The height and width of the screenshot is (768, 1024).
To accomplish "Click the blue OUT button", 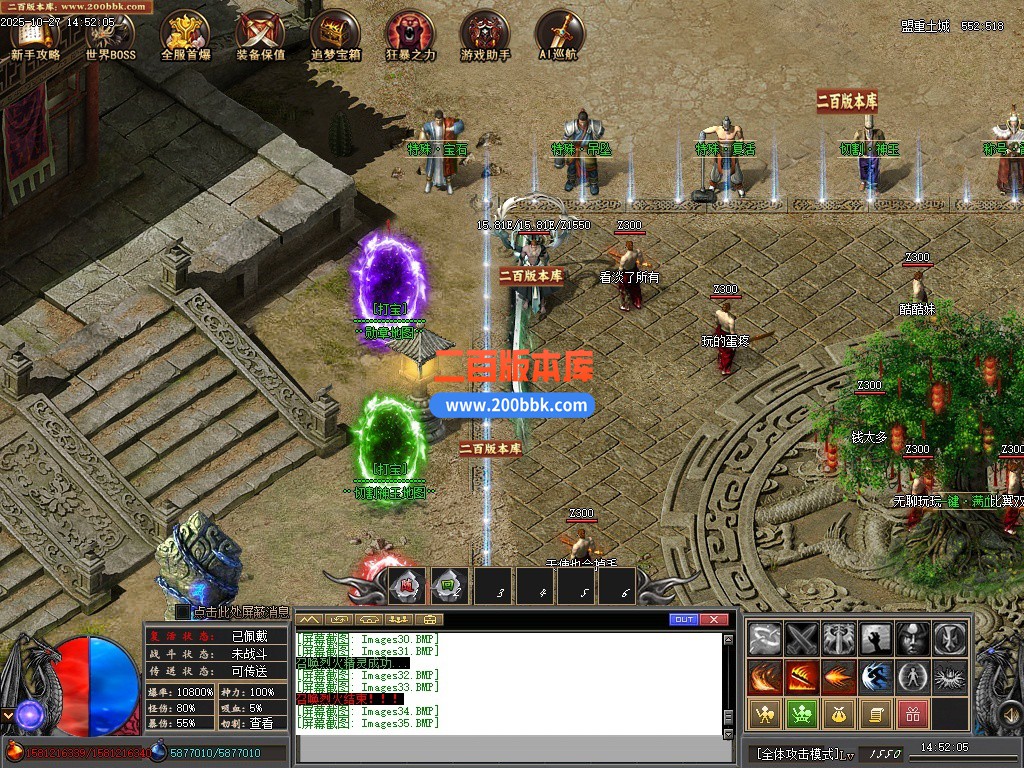I will pos(684,620).
